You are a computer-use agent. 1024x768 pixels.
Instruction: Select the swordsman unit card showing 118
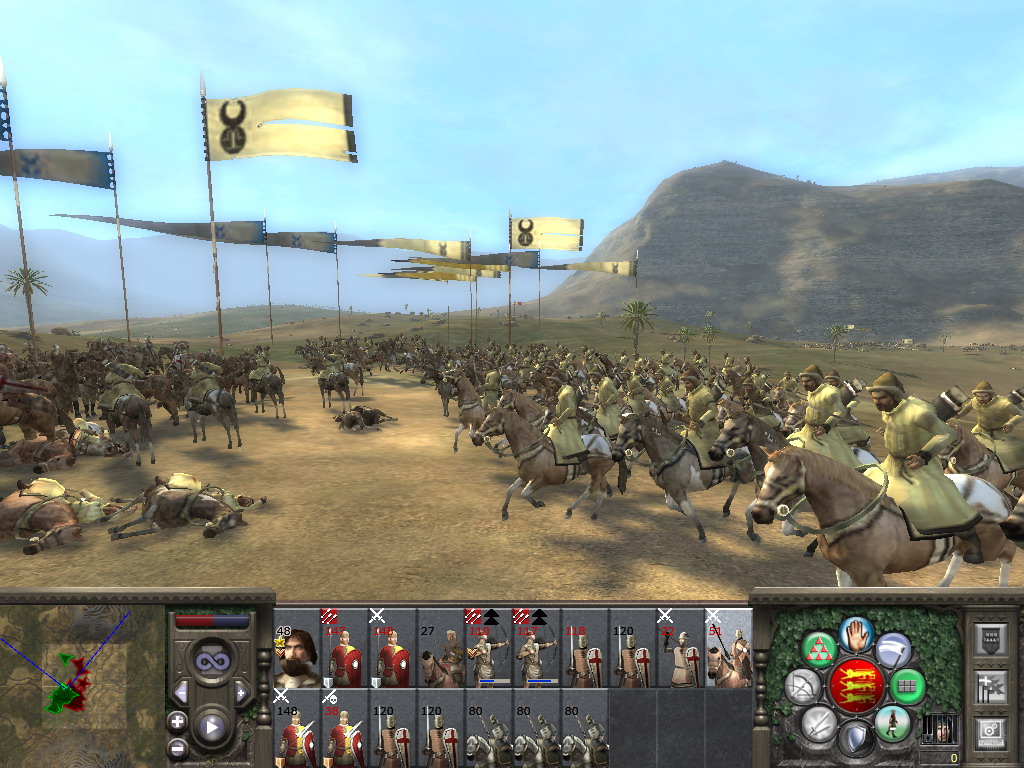click(x=585, y=656)
